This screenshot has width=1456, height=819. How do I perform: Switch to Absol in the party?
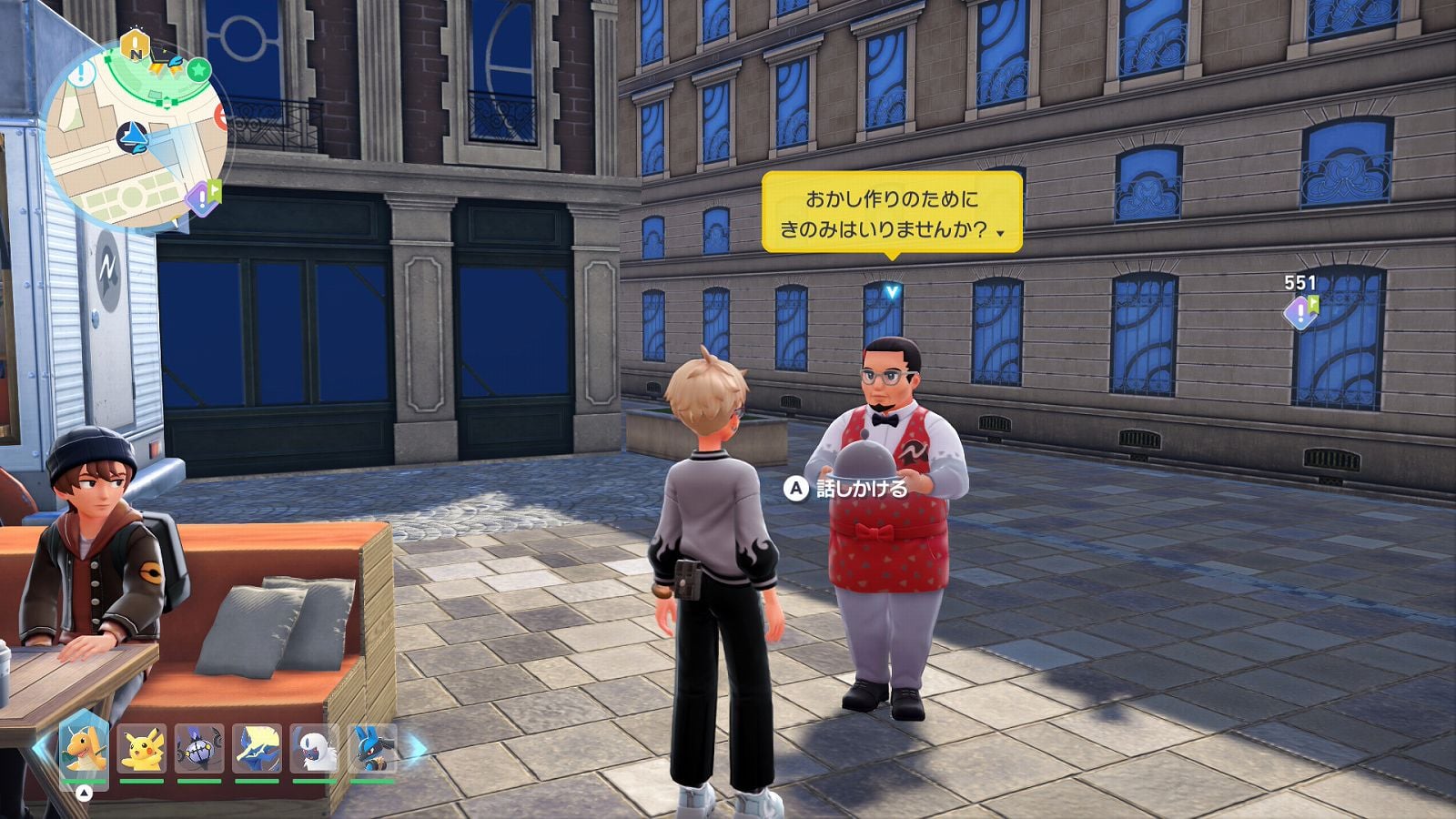pos(315,748)
